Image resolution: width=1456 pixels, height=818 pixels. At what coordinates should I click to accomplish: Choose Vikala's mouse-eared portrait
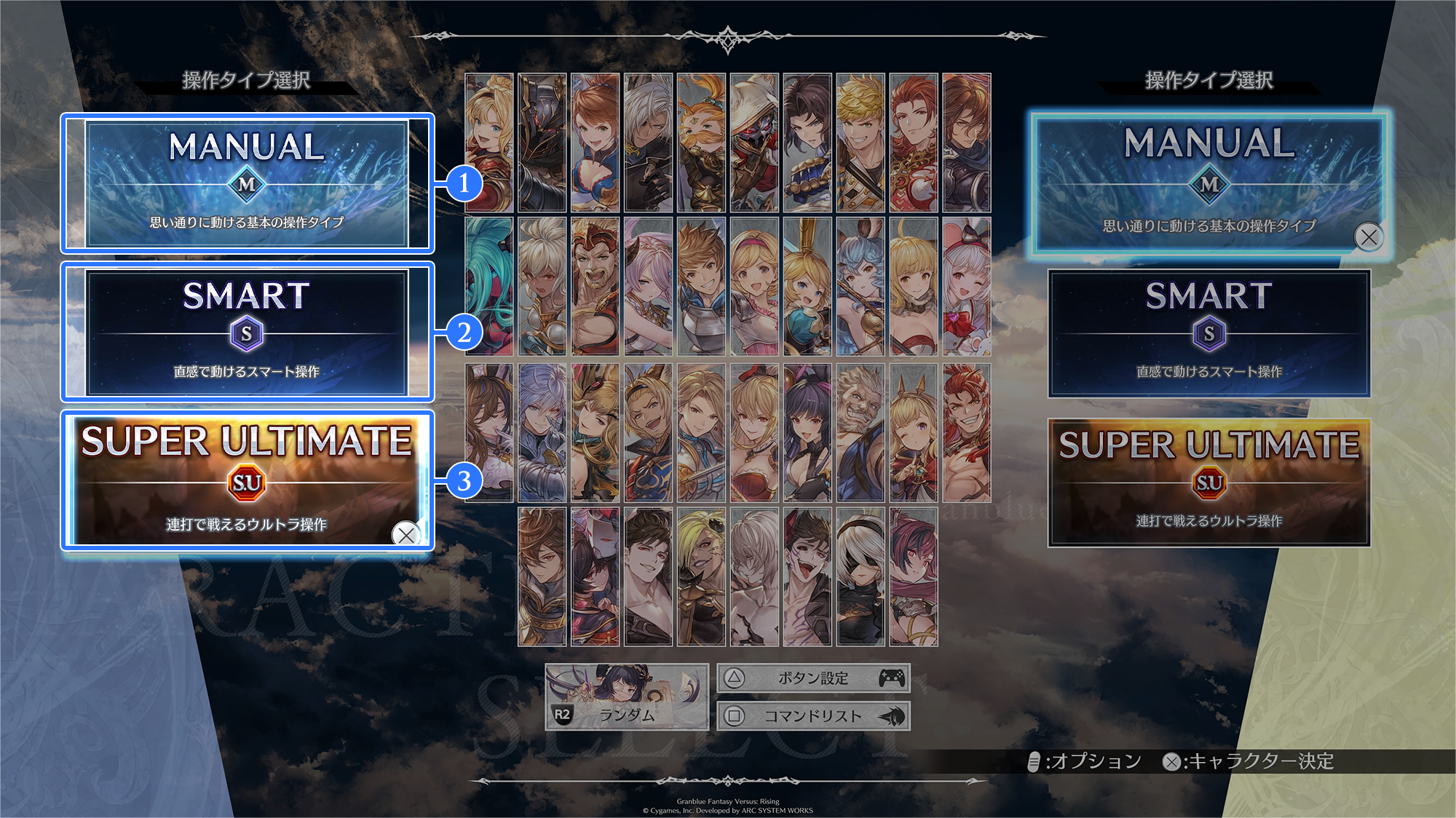[x=967, y=287]
